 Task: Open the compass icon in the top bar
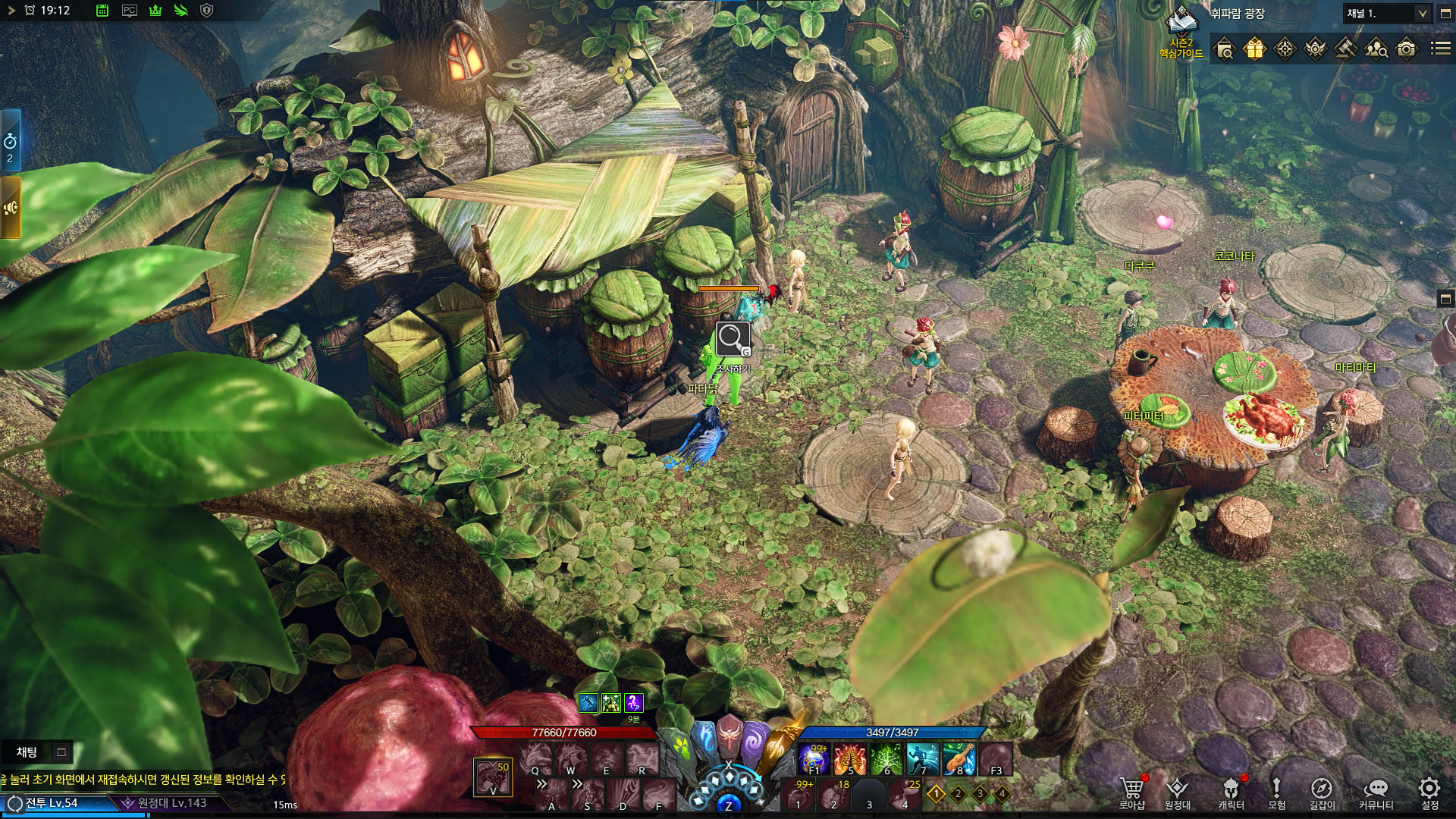(1285, 49)
